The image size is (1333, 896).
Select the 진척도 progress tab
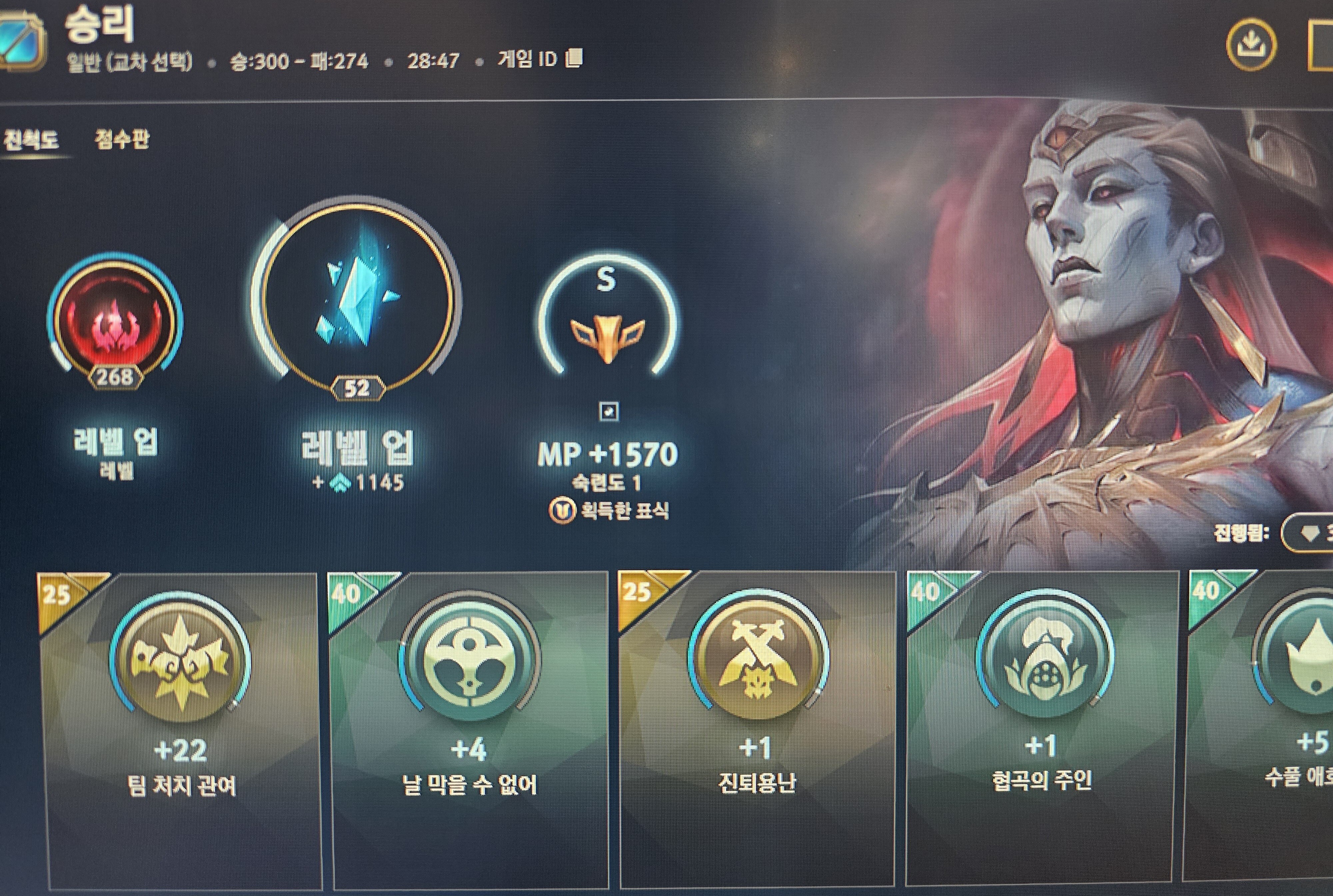[x=31, y=139]
